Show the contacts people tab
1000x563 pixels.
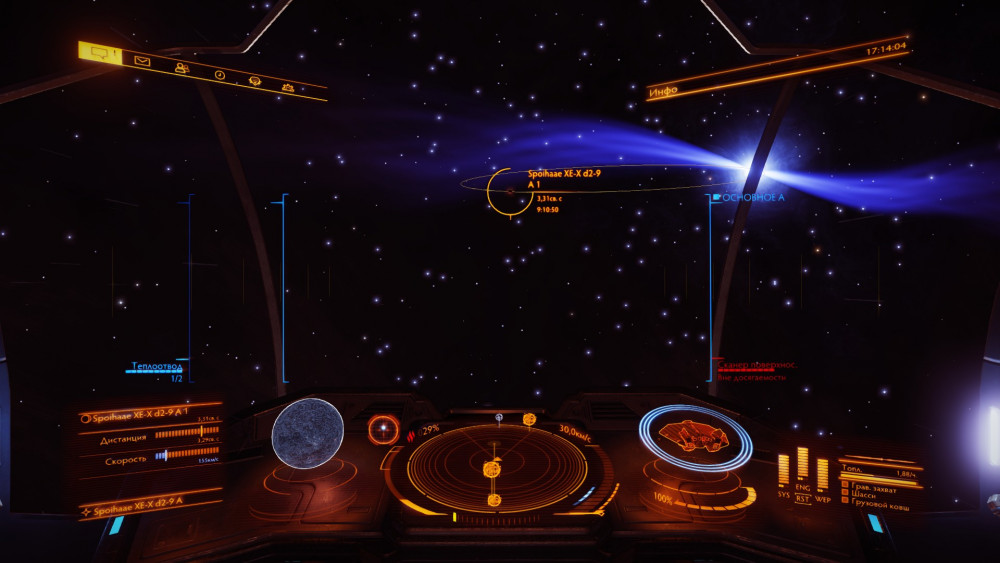tap(181, 68)
